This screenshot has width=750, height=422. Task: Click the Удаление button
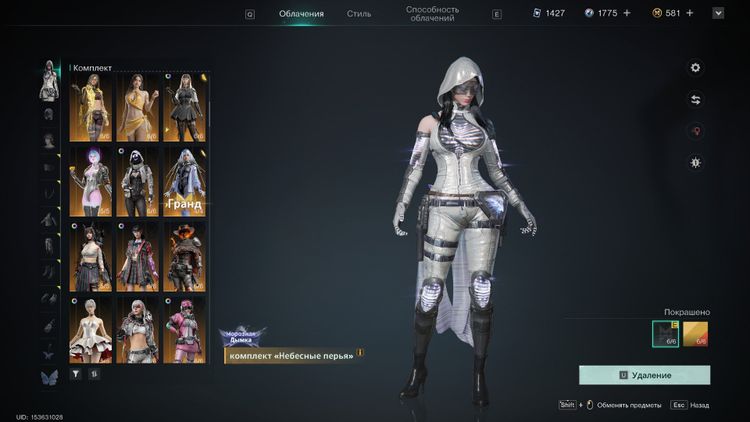pyautogui.click(x=645, y=375)
